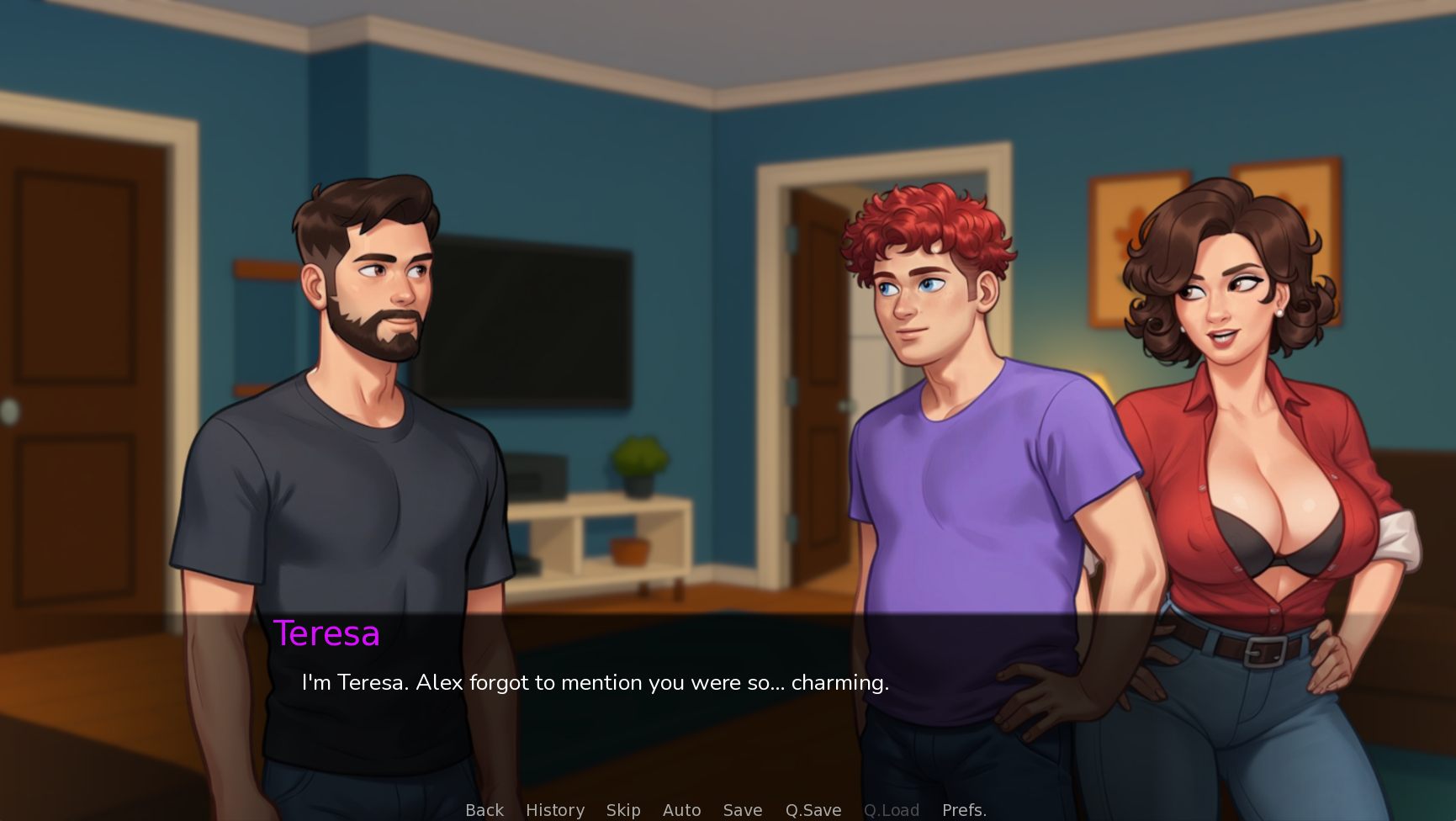Click Q.Save to quick save
The width and height of the screenshot is (1456, 821).
[x=813, y=809]
